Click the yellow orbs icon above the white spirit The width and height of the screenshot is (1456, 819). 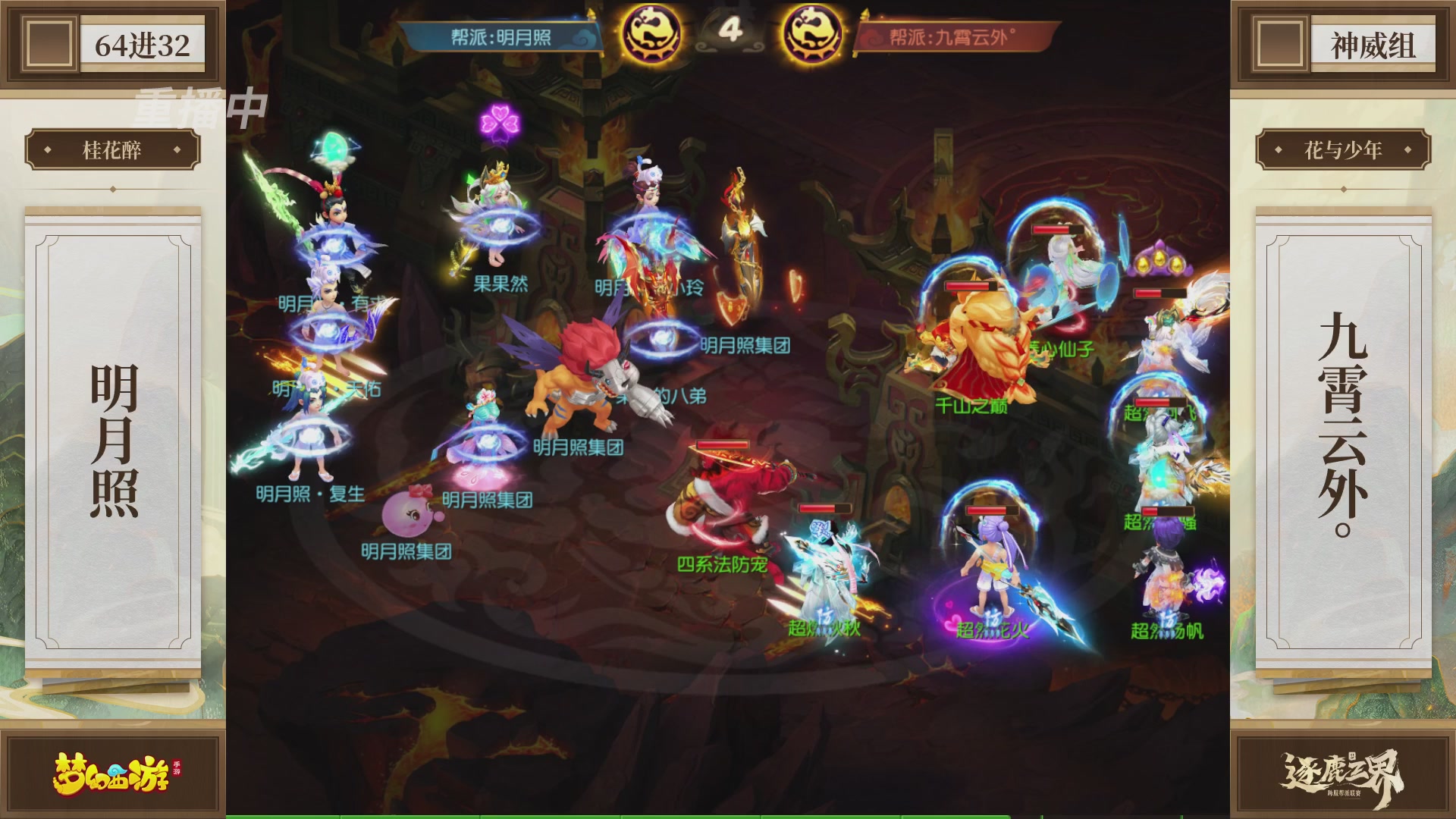(1159, 261)
